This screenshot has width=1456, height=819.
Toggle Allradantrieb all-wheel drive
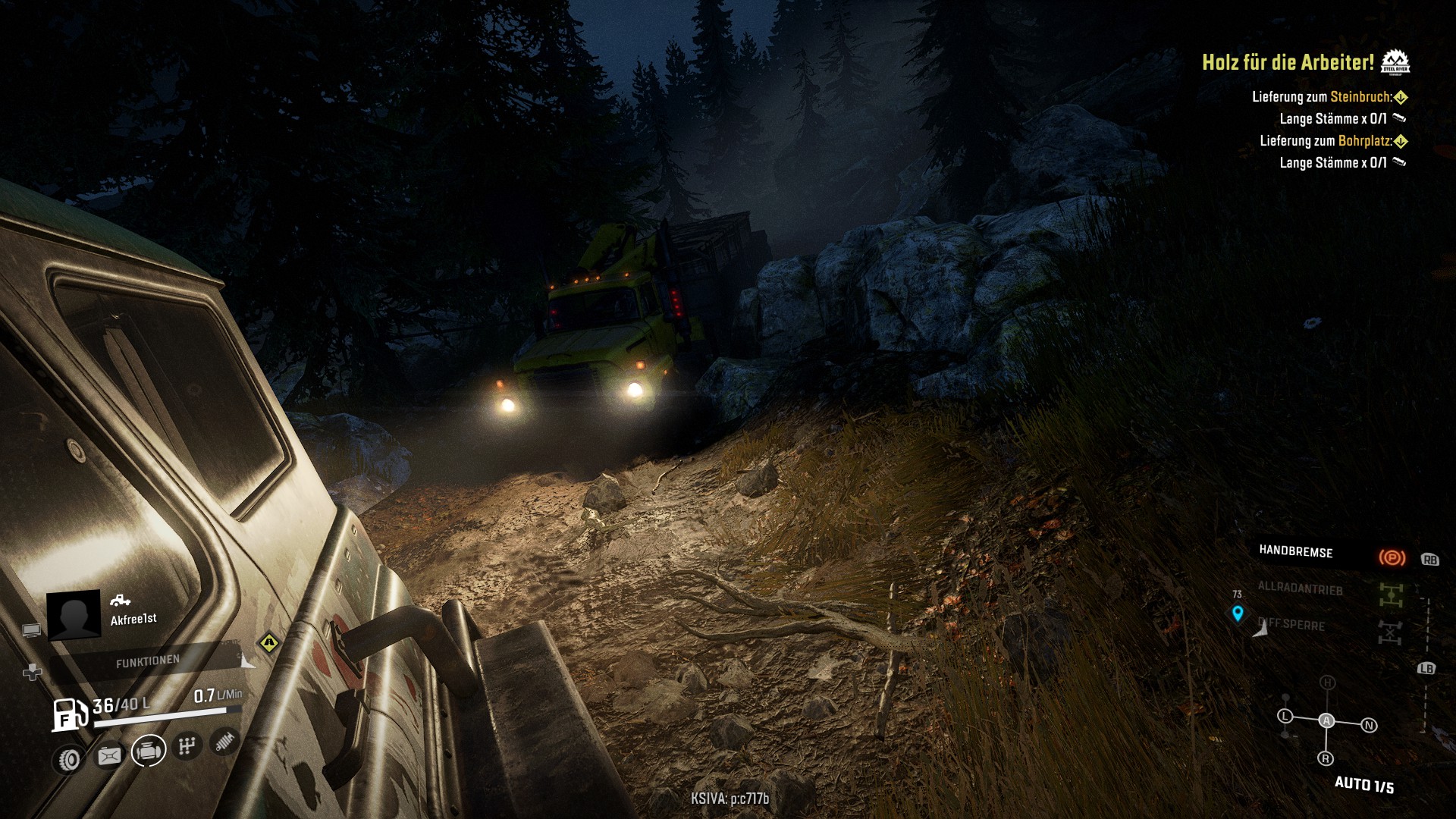(x=1390, y=595)
